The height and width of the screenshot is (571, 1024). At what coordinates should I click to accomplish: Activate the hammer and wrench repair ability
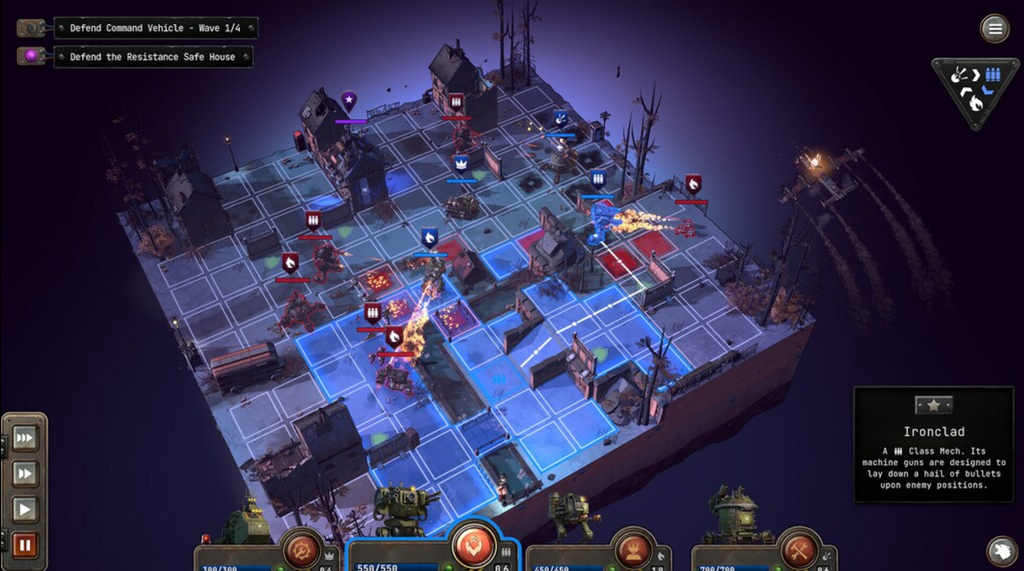799,549
